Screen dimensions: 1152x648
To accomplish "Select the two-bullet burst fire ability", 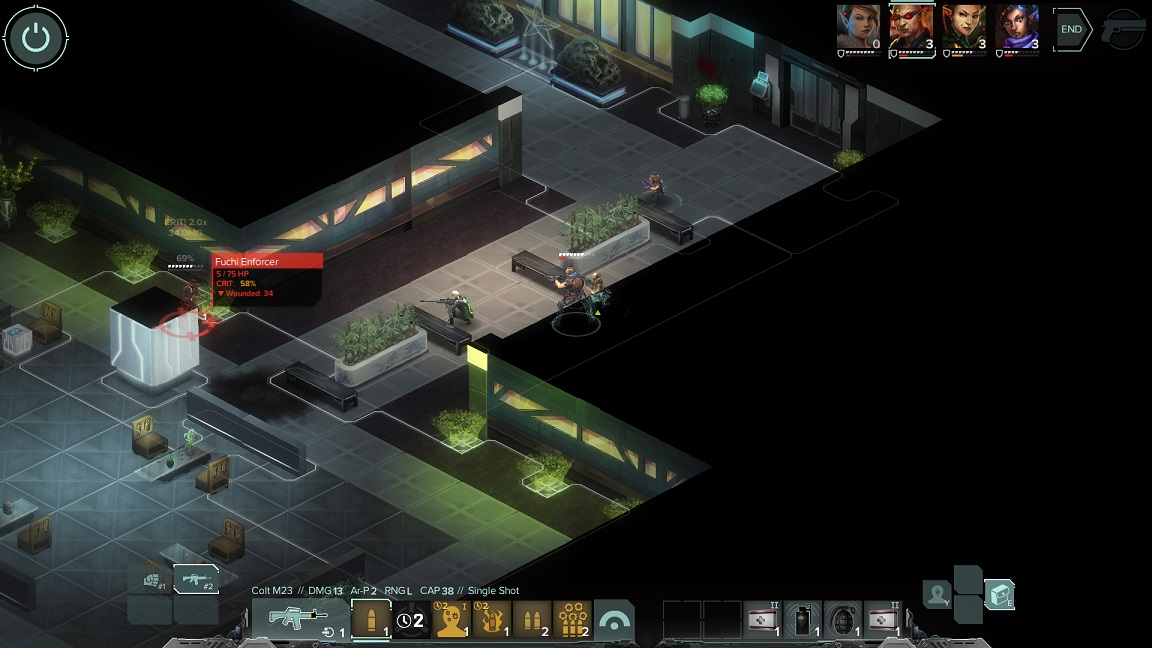I will pos(532,619).
